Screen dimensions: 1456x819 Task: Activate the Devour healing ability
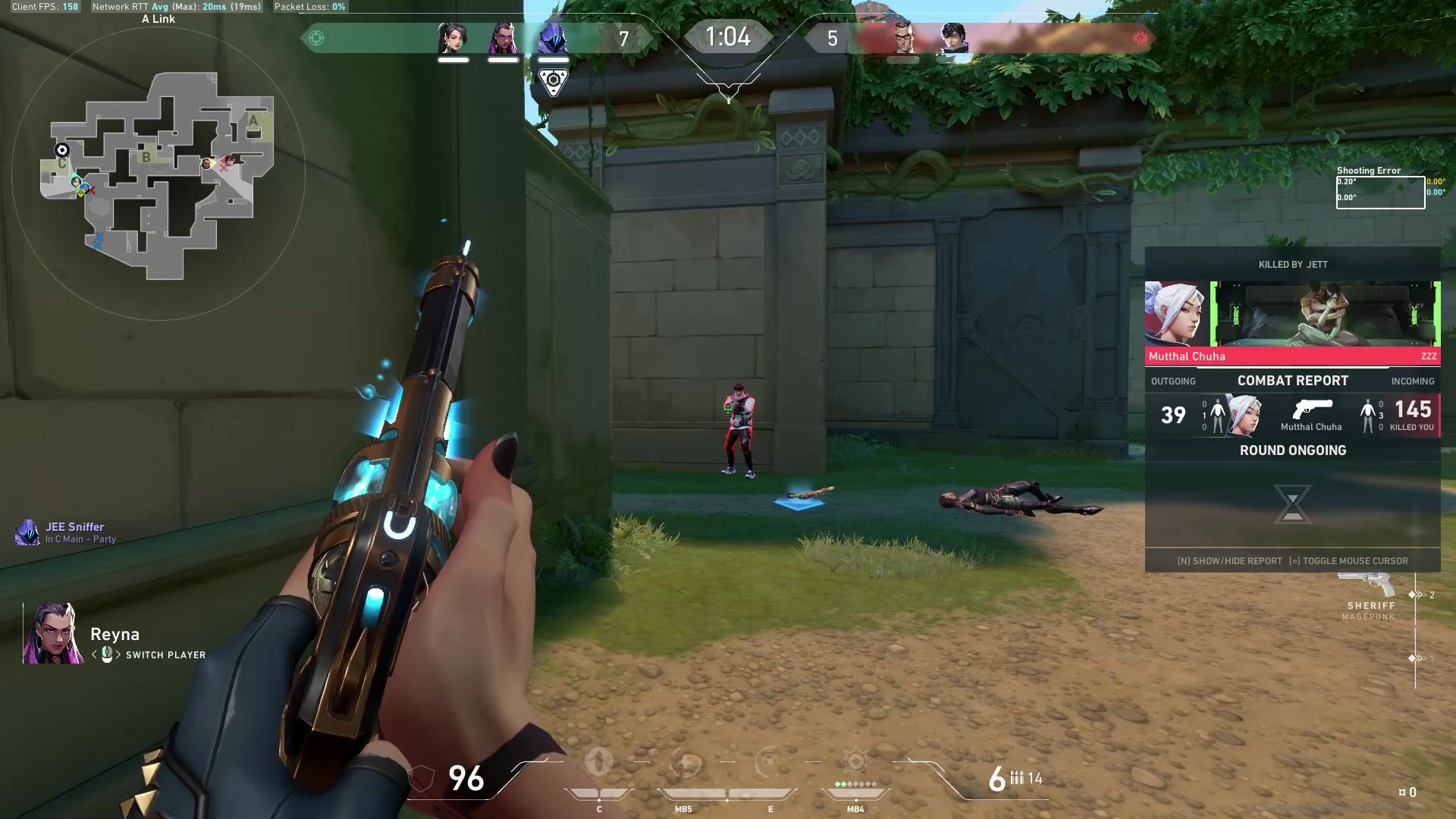click(685, 763)
